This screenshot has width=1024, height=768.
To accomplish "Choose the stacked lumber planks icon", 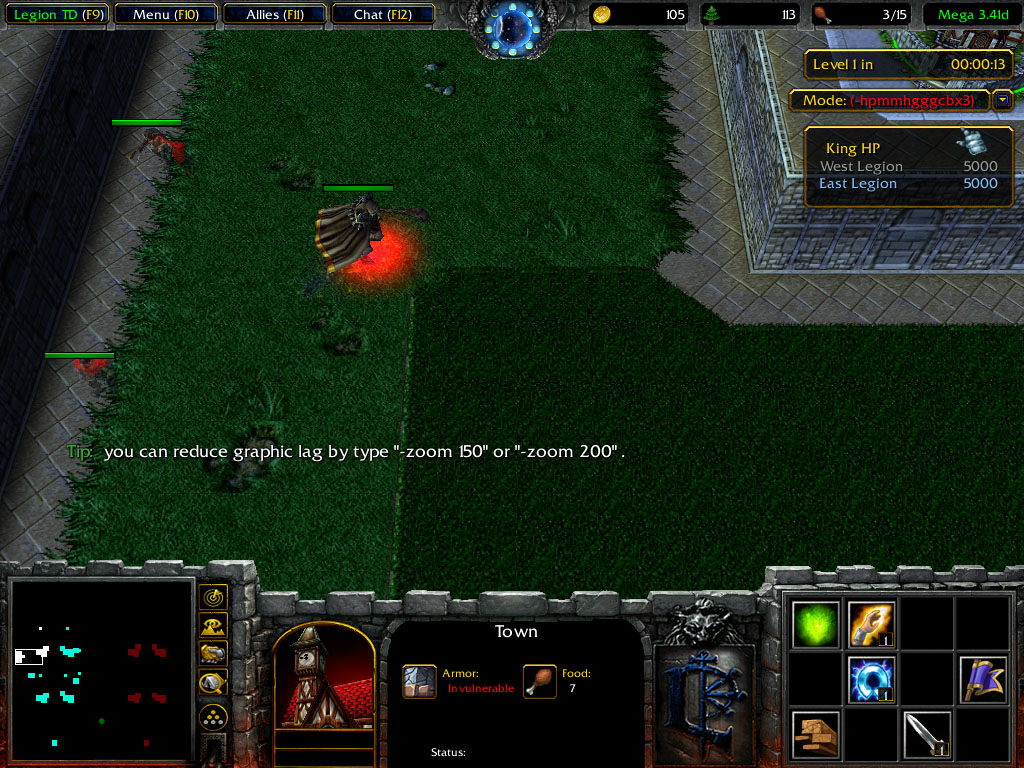I will [x=816, y=735].
